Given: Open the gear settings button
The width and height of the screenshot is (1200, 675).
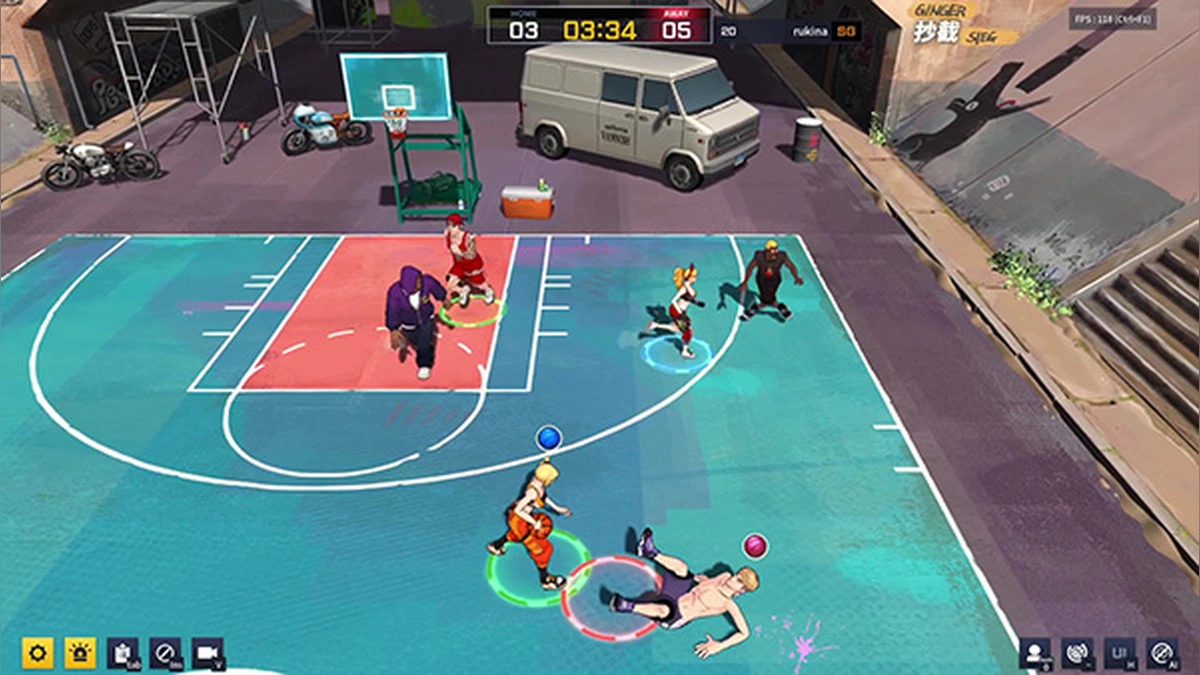Looking at the screenshot, I should pyautogui.click(x=38, y=653).
